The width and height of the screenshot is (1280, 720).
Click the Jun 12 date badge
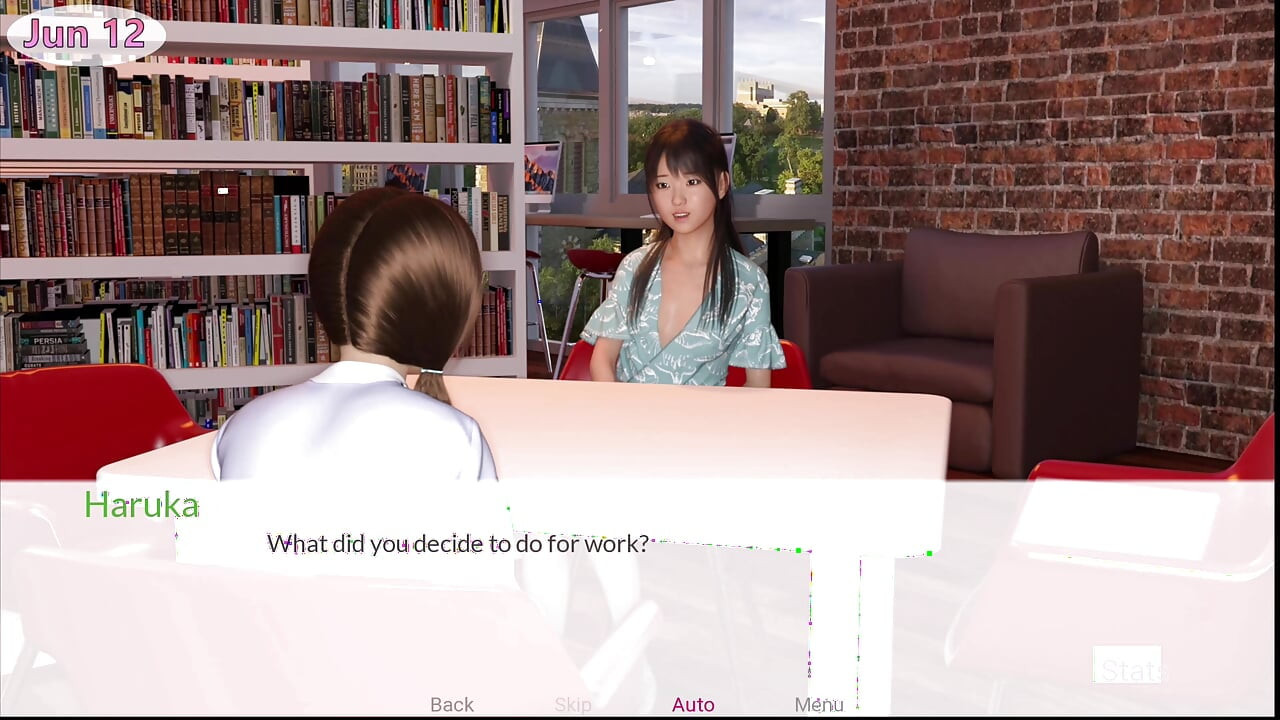coord(83,33)
